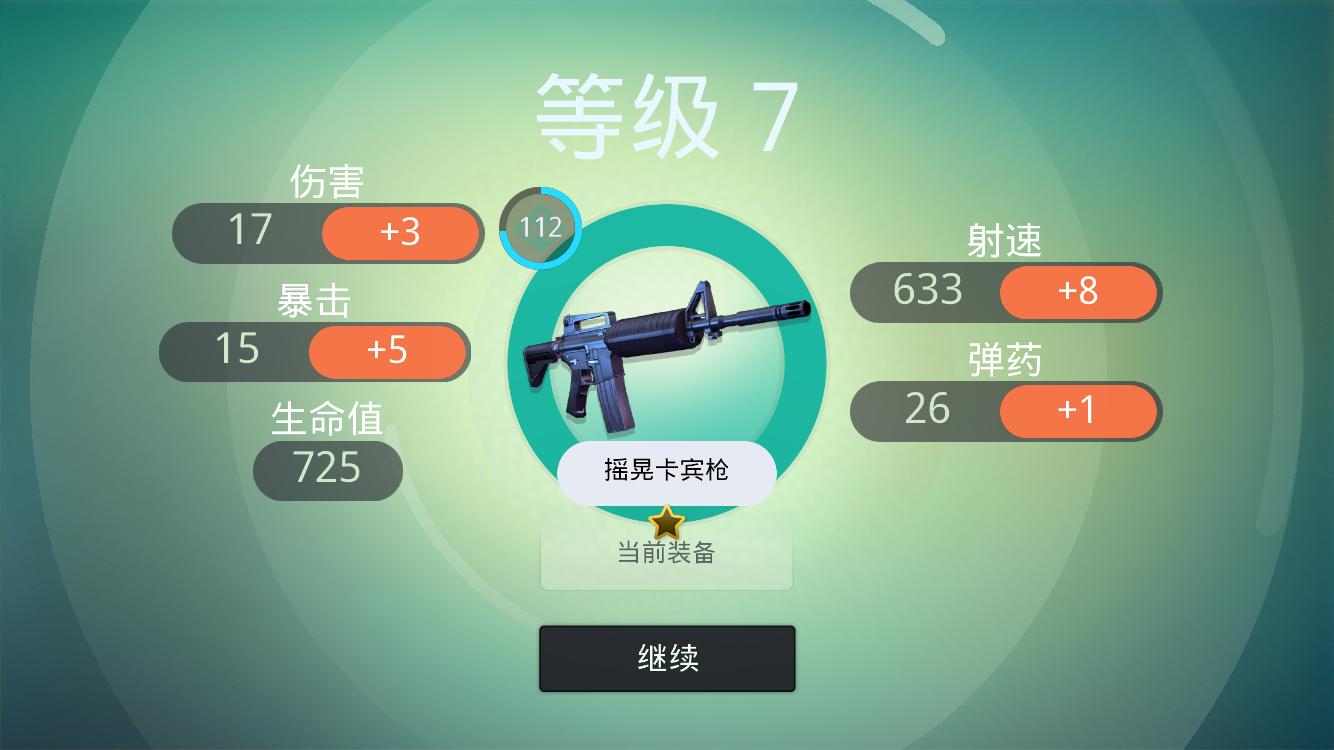Click the +3 damage upgrade badge

pyautogui.click(x=400, y=232)
